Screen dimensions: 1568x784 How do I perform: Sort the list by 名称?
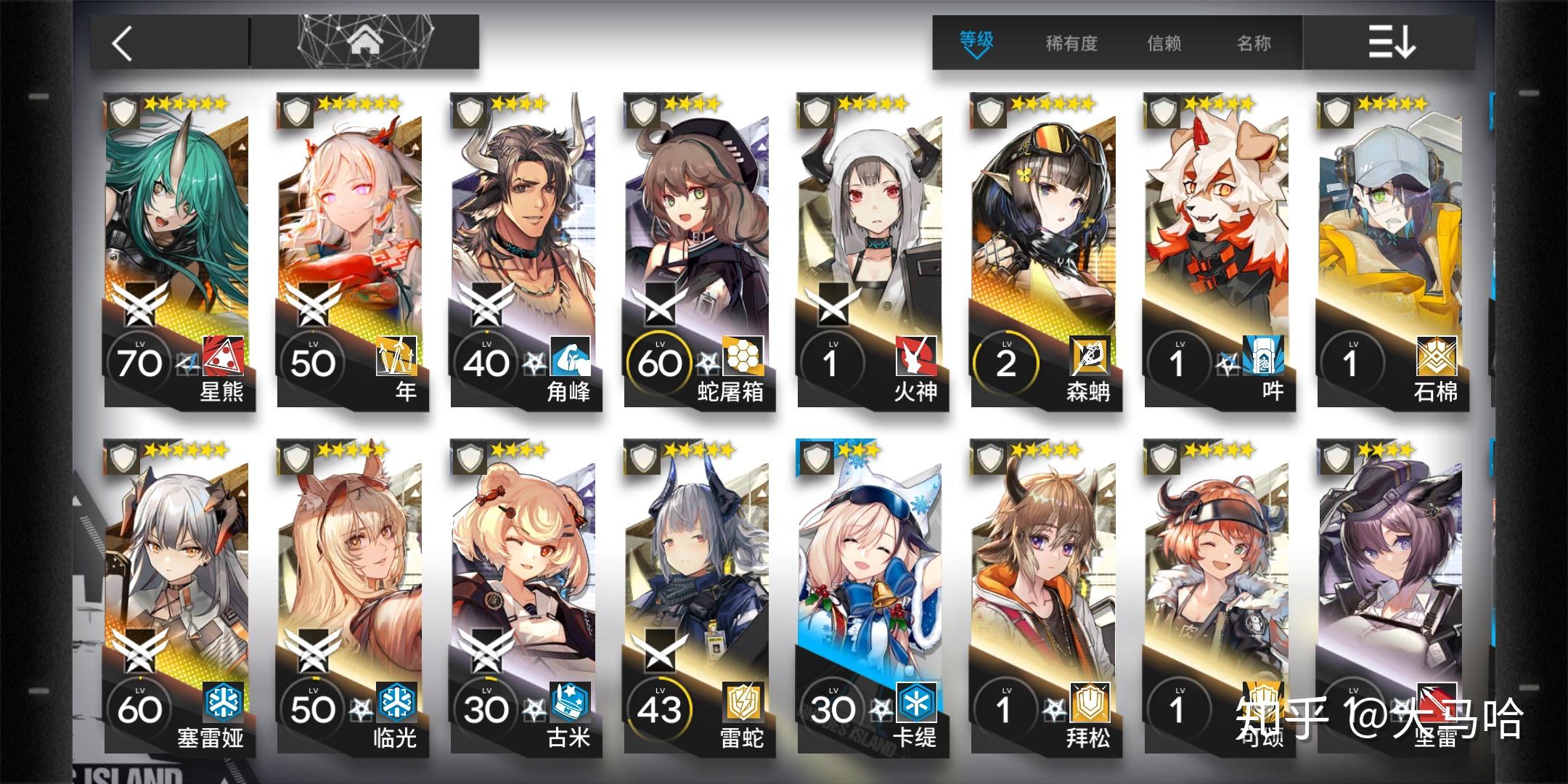point(1254,43)
